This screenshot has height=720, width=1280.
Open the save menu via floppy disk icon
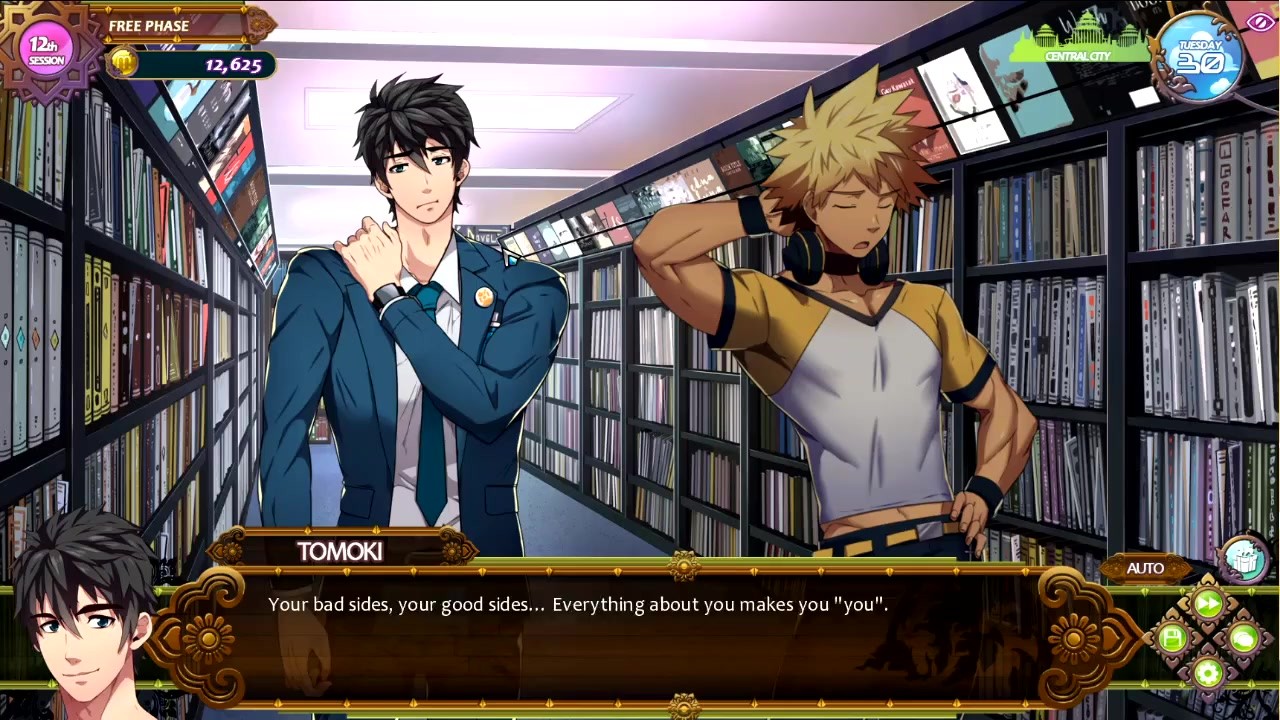coord(1173,638)
